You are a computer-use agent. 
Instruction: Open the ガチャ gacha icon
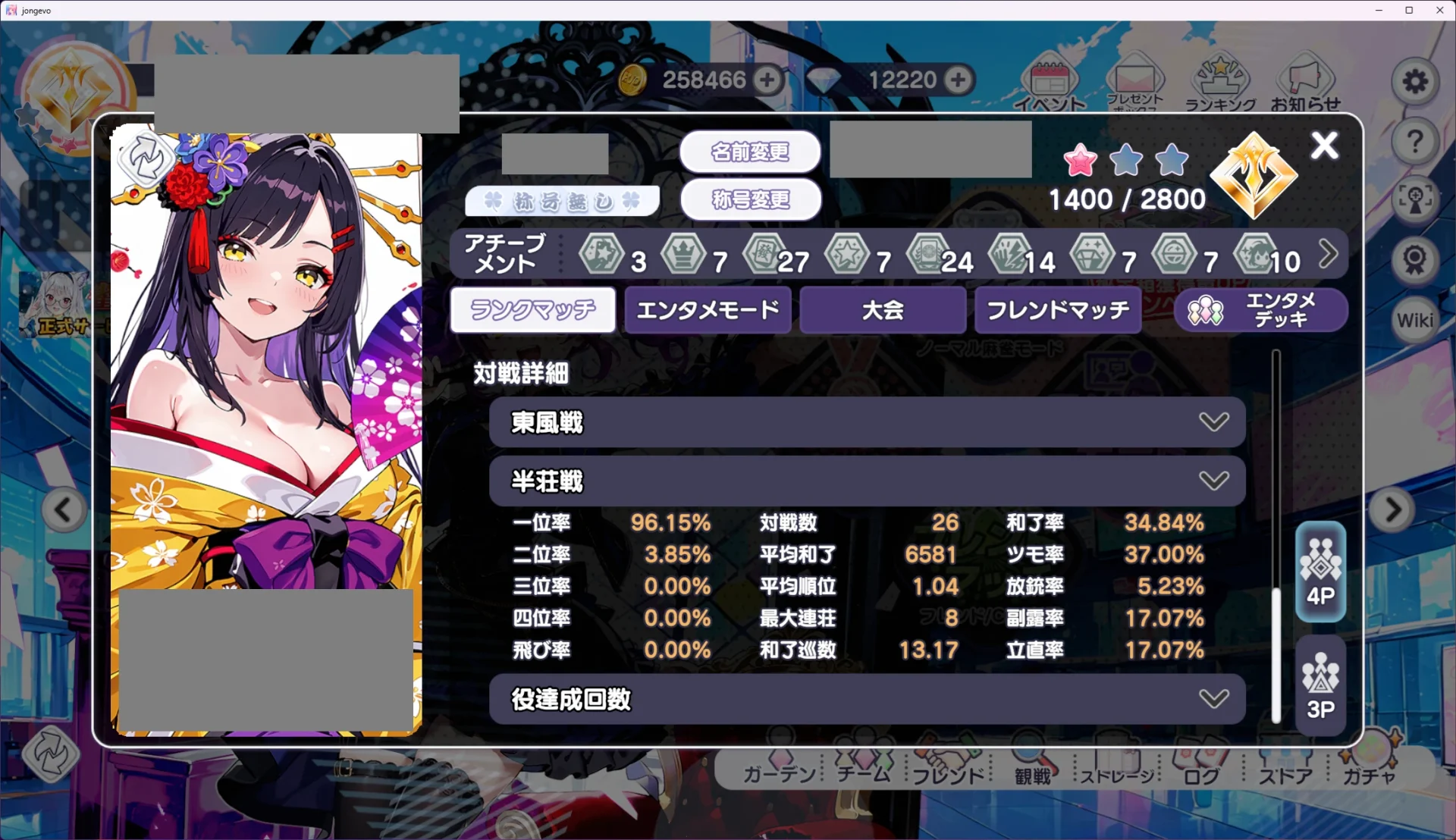coord(1369,766)
